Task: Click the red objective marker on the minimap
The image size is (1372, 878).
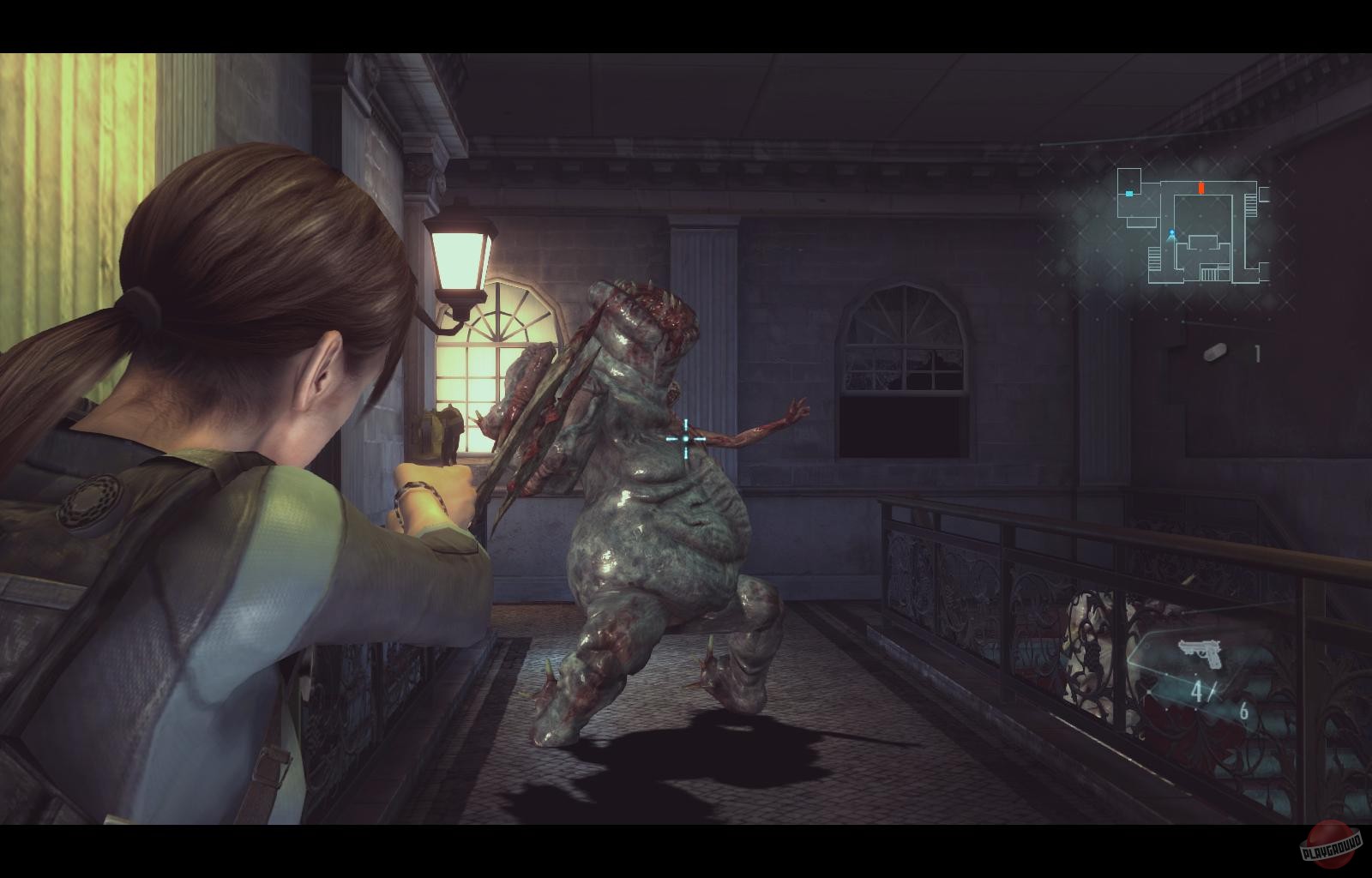Action: pos(1201,188)
